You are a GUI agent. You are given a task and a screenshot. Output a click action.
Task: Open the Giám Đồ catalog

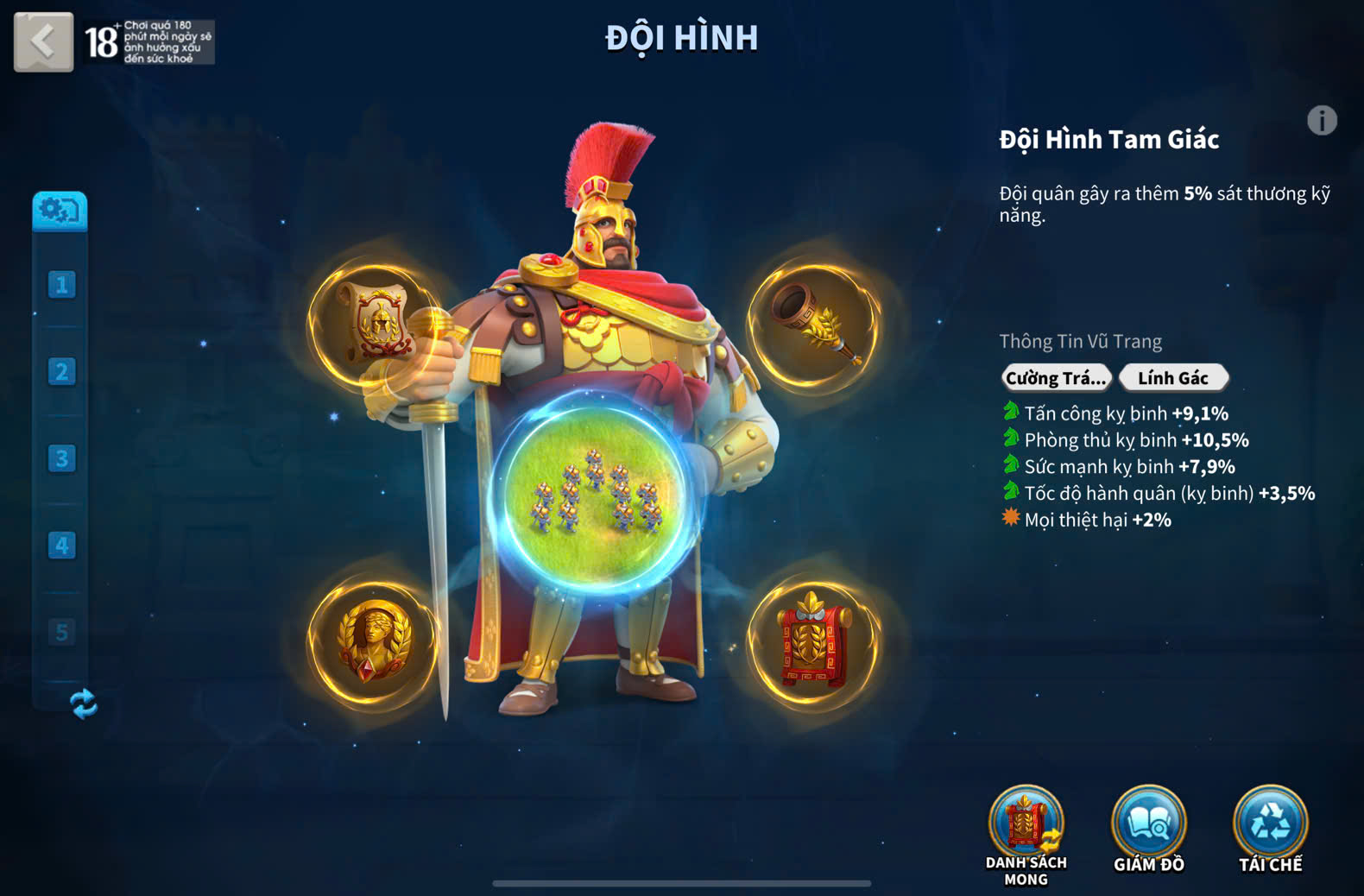click(1148, 829)
